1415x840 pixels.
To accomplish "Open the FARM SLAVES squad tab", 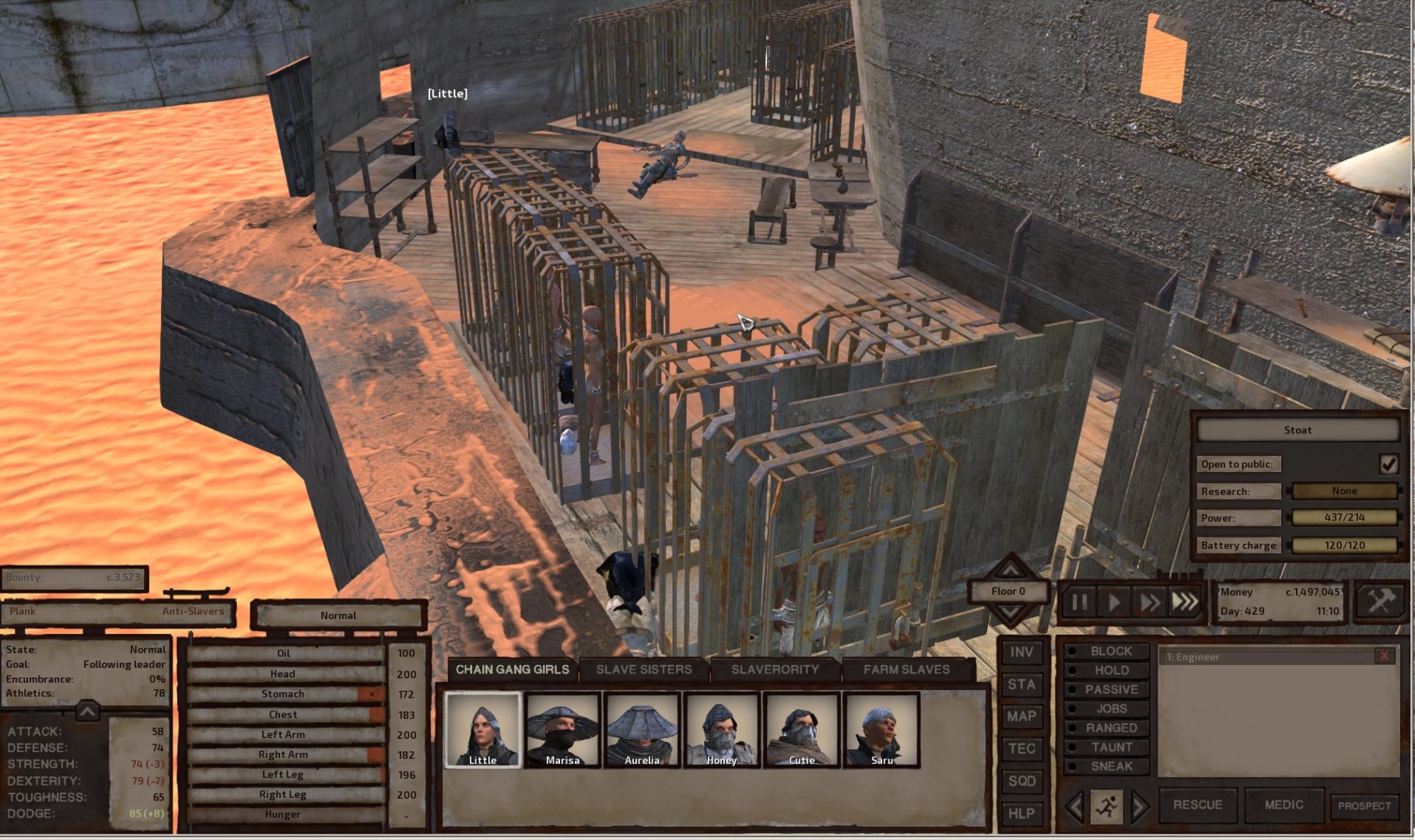I will [x=908, y=668].
